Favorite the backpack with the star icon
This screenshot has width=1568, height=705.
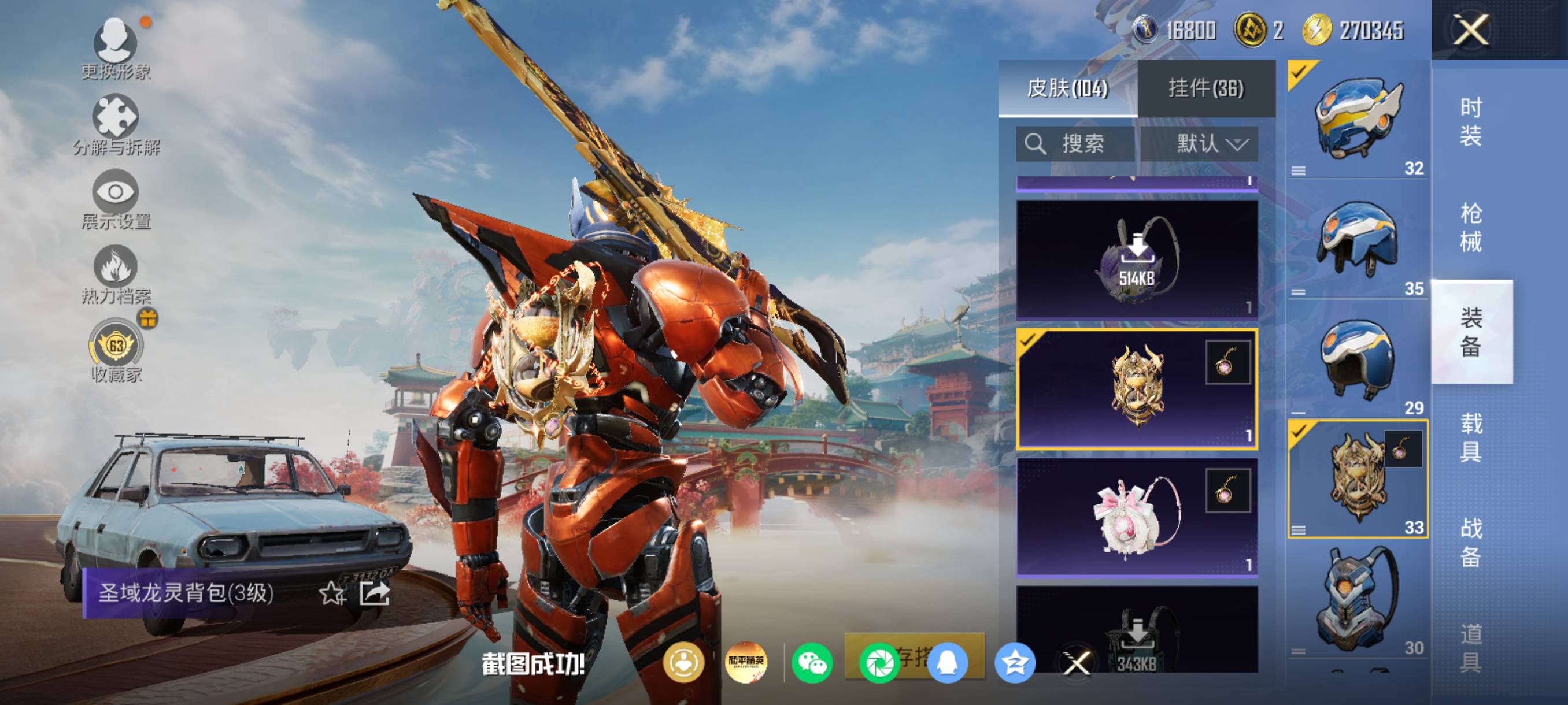click(332, 593)
